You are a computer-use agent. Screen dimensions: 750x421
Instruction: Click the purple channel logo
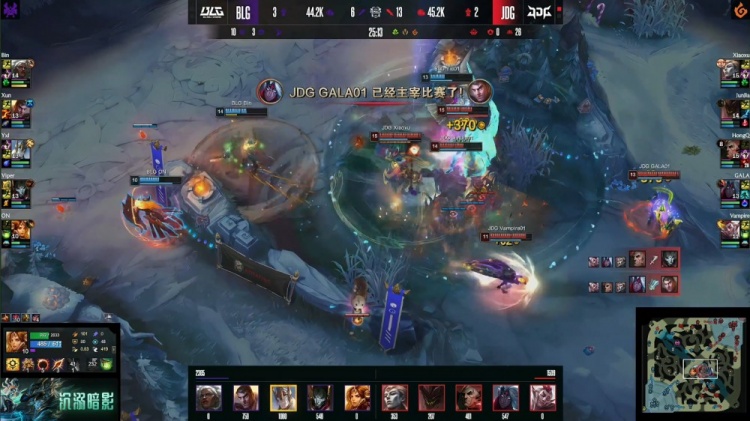10,10
